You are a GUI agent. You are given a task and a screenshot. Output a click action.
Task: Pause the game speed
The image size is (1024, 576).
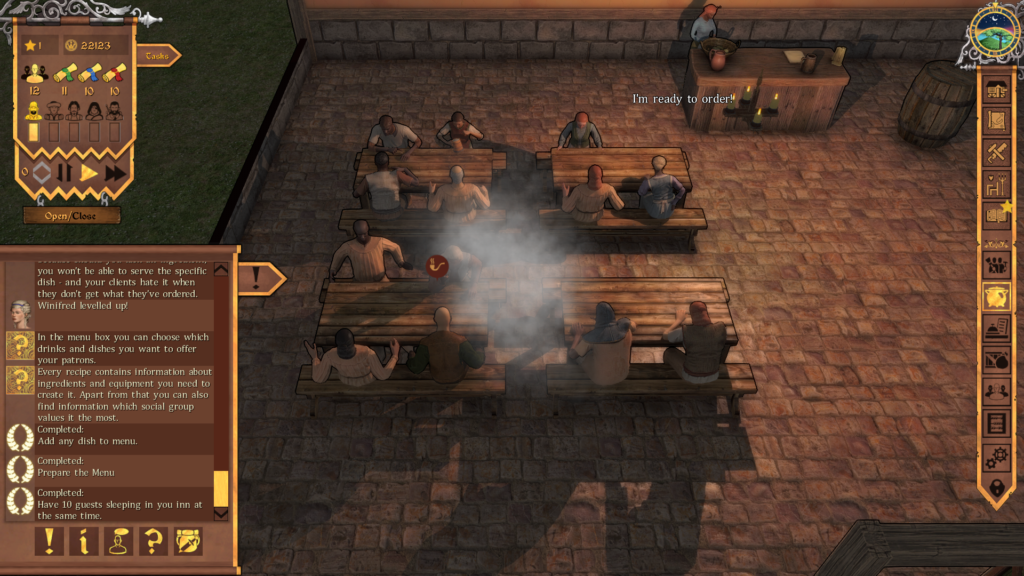65,172
